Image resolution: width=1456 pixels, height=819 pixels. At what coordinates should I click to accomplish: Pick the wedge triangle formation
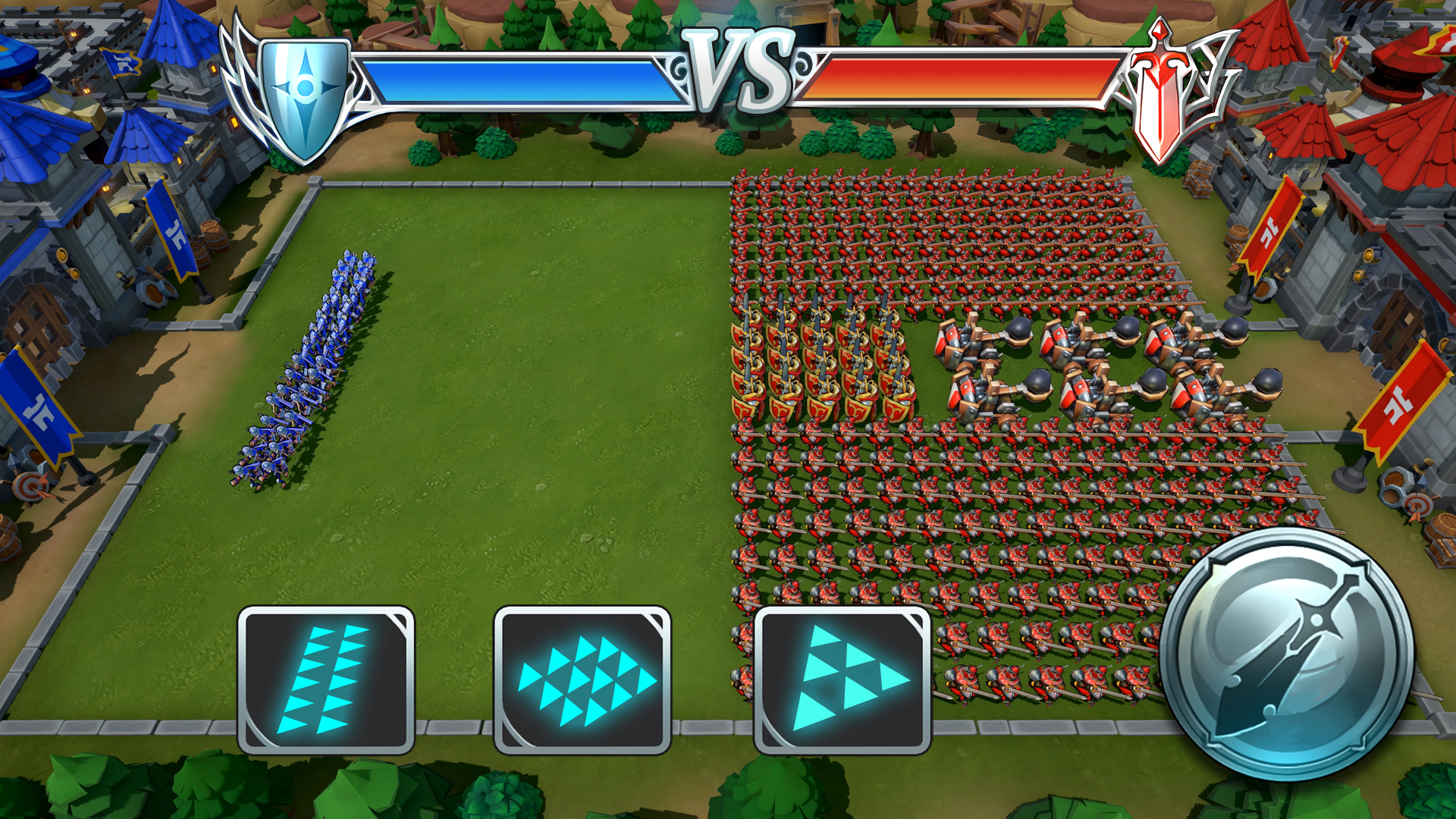point(843,679)
